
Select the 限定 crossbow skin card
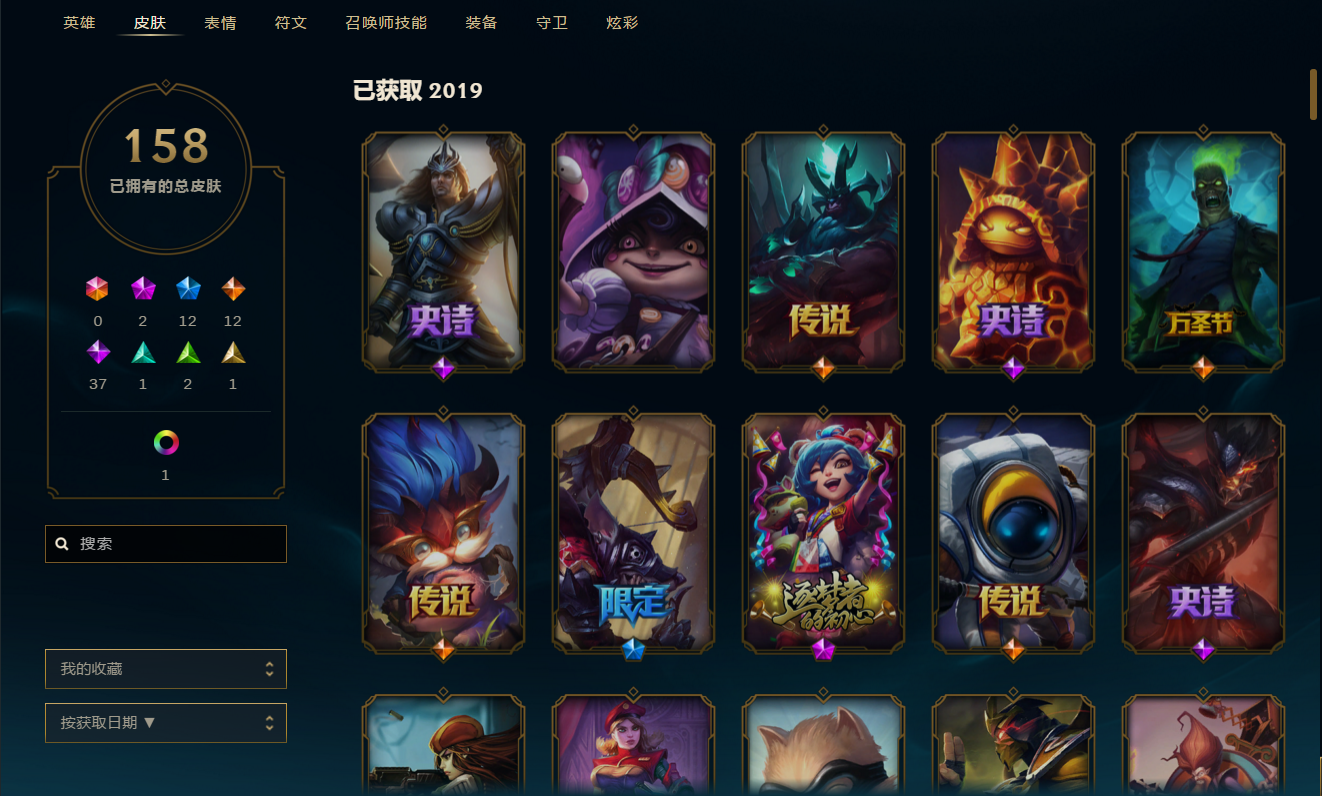[633, 531]
